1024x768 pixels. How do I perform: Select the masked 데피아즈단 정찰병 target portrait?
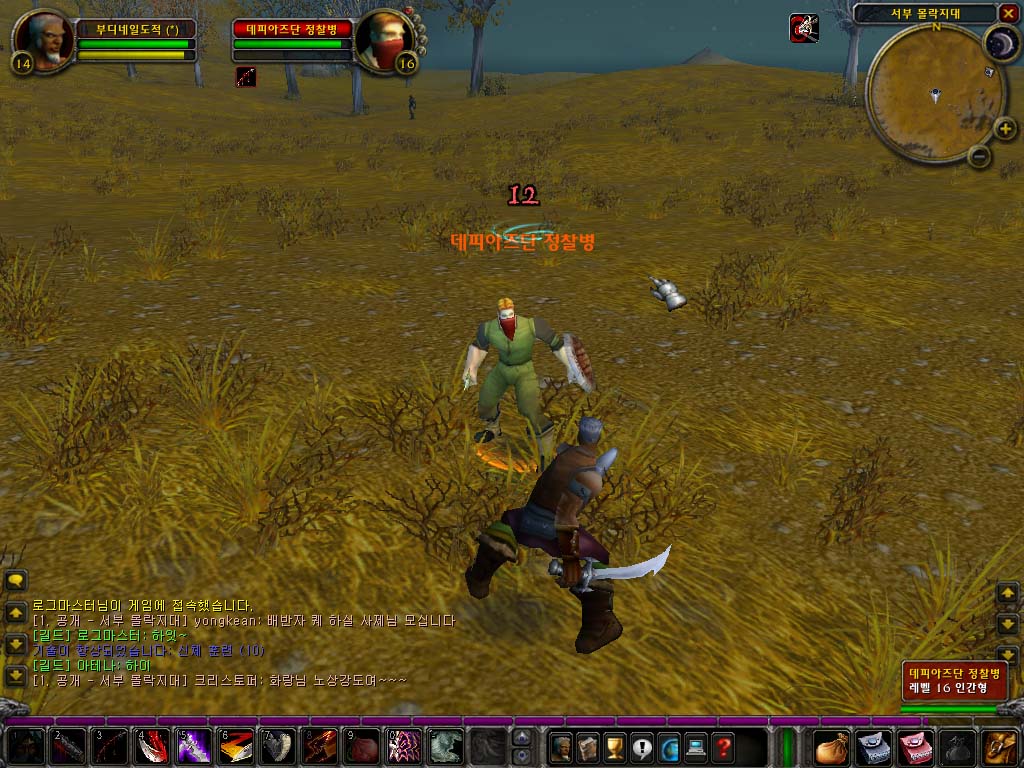(383, 39)
